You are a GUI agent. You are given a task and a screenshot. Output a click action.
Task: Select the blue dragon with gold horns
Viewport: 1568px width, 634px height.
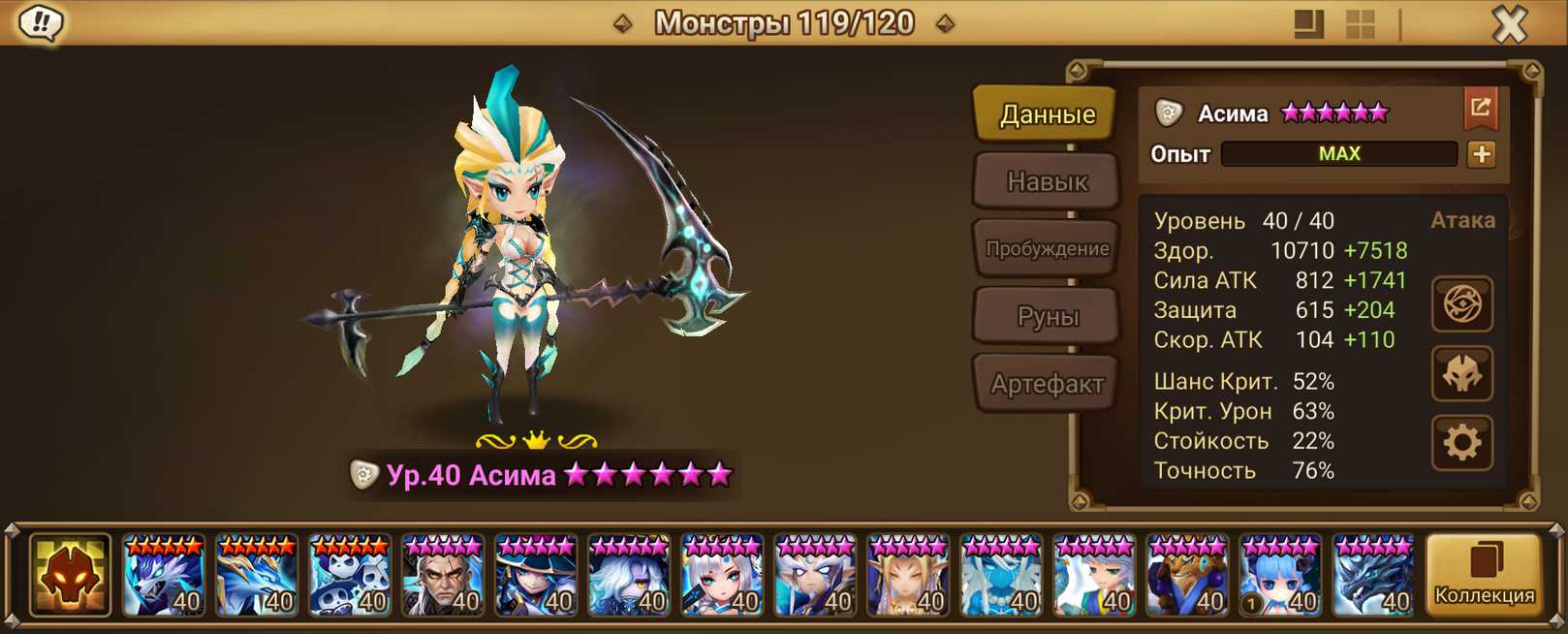[x=256, y=576]
